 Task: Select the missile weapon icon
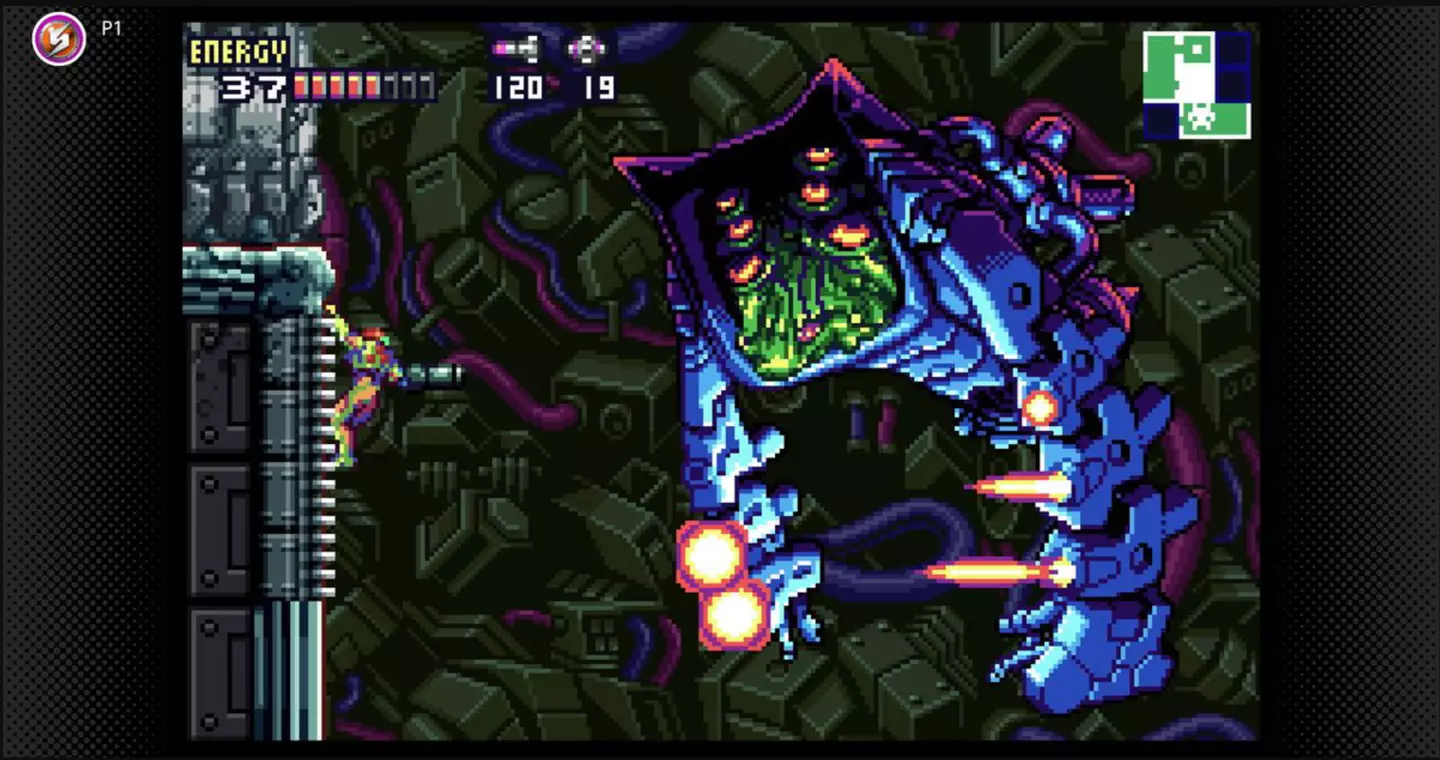click(x=517, y=48)
